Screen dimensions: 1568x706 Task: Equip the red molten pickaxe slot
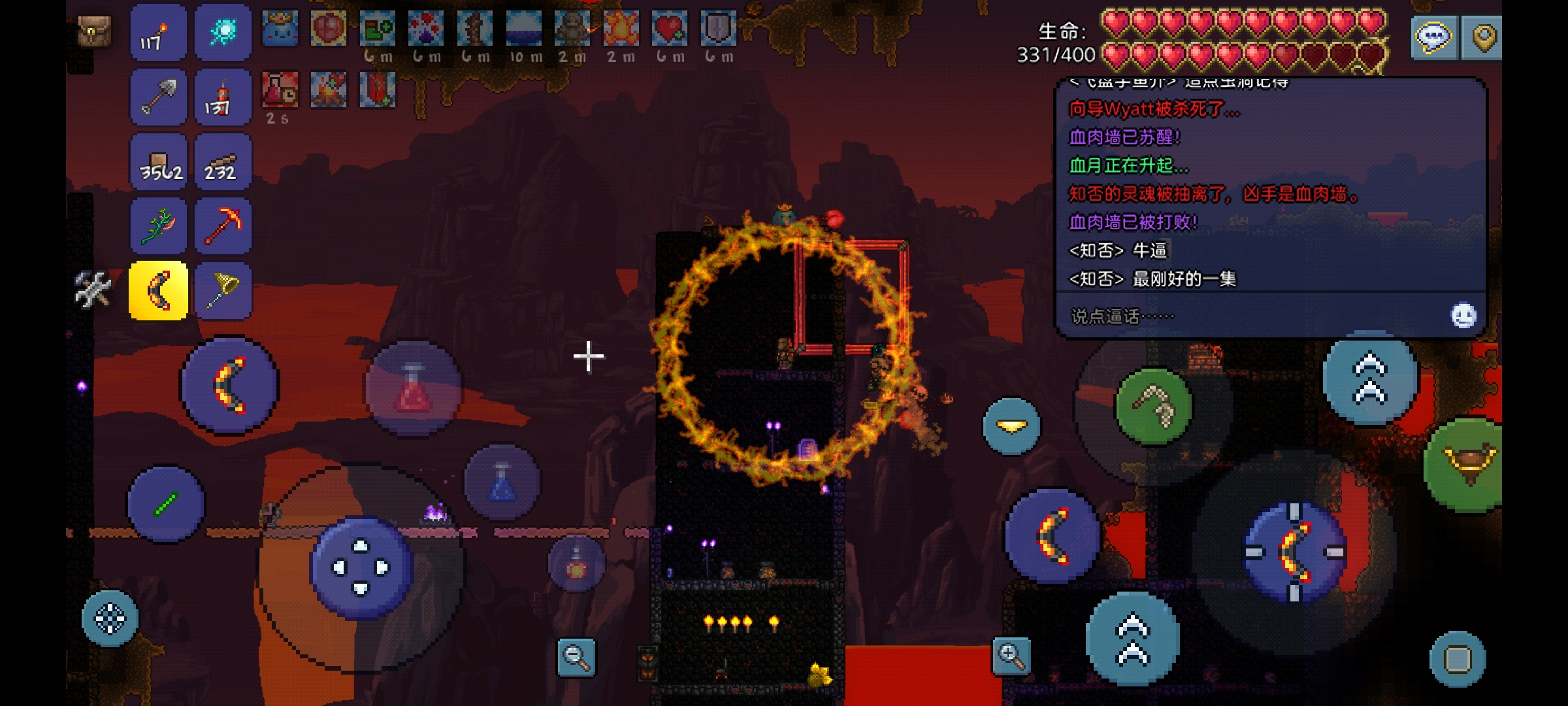(x=223, y=226)
